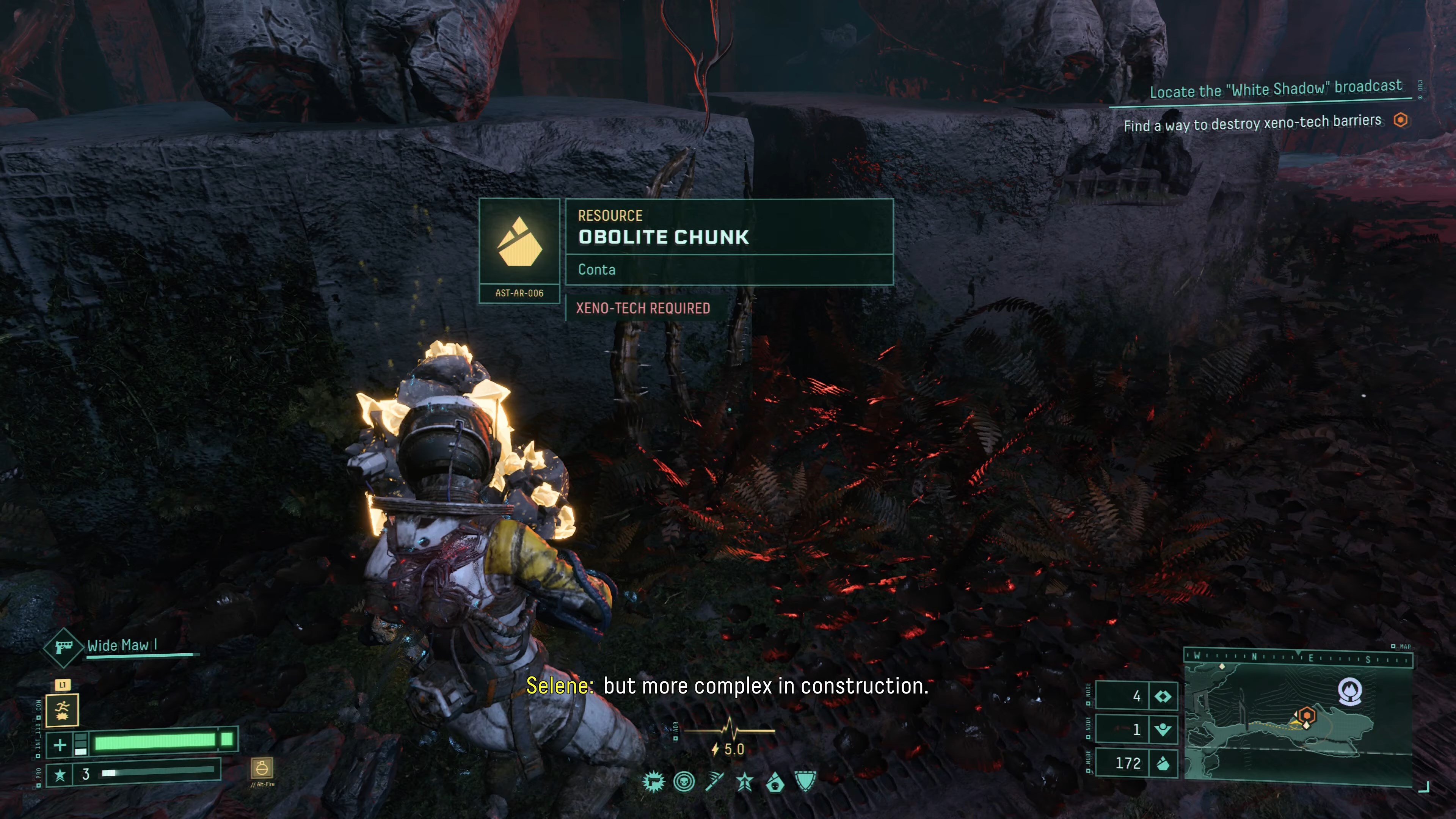Viewport: 1456px width, 819px height.
Task: Select the xeno-tech barriers sub-objective
Action: click(1252, 123)
